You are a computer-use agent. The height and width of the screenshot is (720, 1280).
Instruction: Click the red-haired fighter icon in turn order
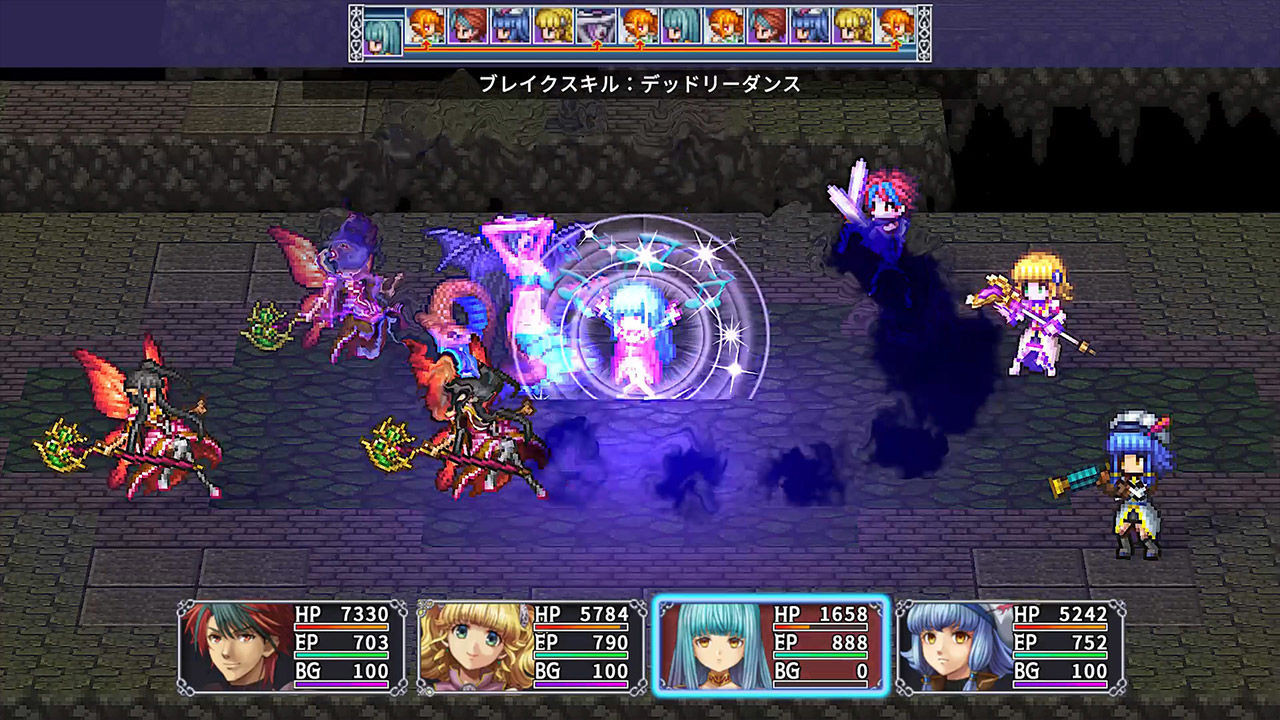point(468,28)
